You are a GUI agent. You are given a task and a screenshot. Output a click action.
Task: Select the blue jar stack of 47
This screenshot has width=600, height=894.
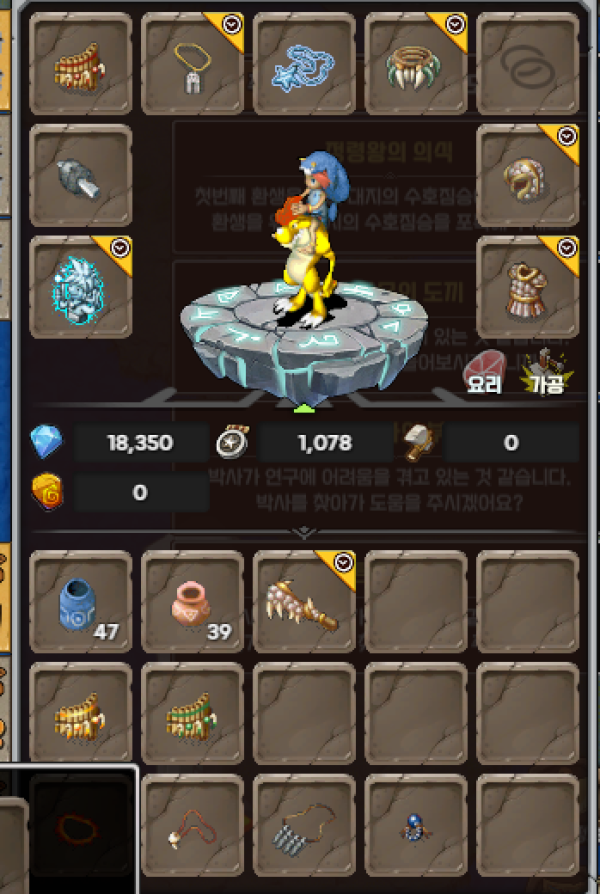point(81,601)
